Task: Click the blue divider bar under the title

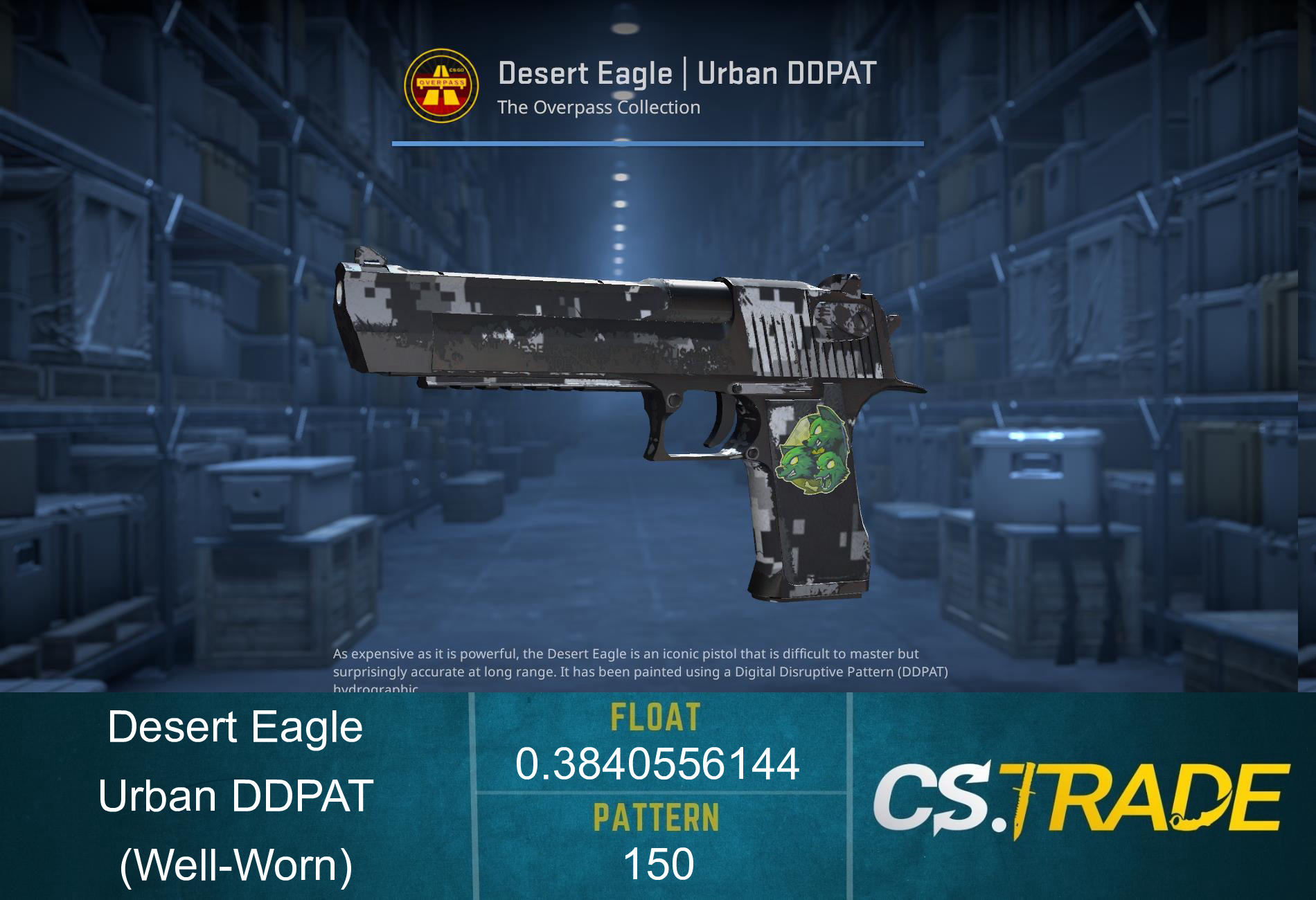Action: tap(658, 143)
